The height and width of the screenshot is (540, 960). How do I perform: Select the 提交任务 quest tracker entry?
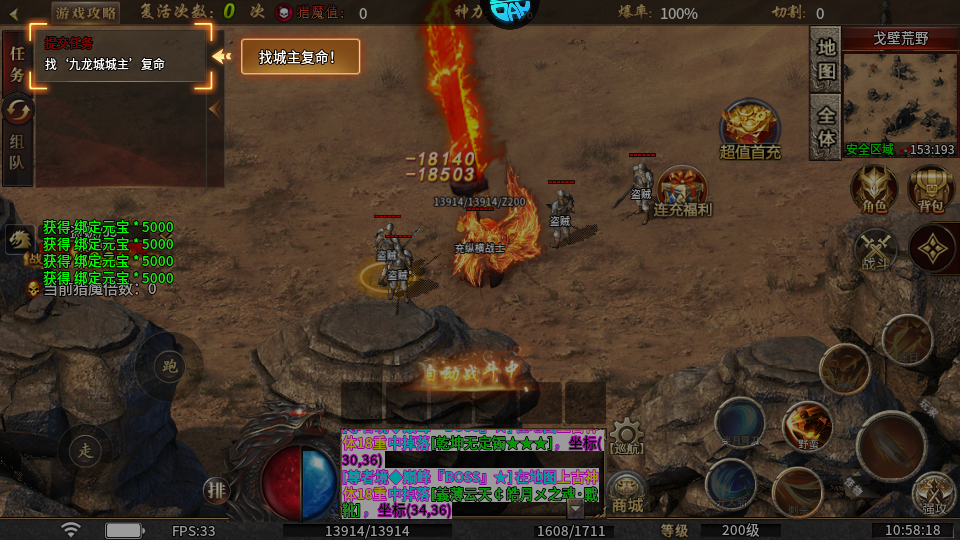120,56
